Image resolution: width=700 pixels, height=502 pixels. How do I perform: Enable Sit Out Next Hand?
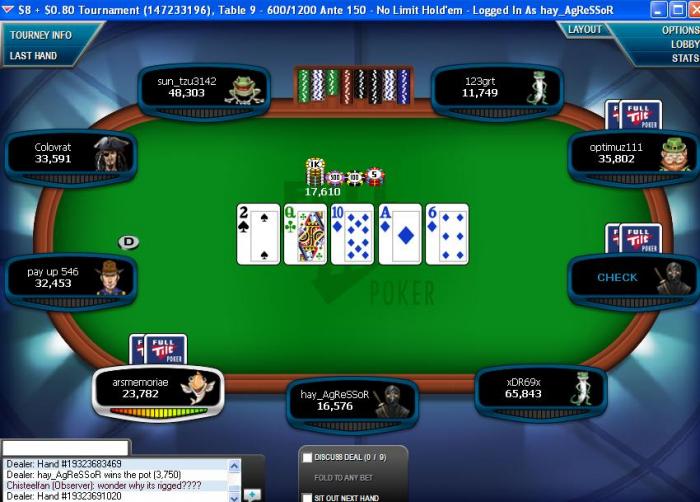click(307, 497)
